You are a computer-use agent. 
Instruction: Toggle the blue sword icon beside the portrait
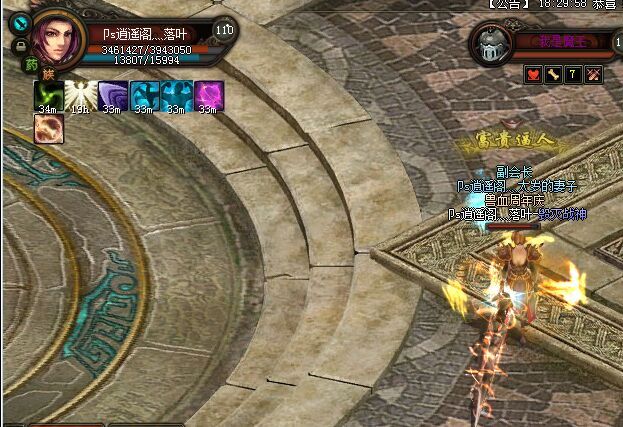click(x=19, y=24)
